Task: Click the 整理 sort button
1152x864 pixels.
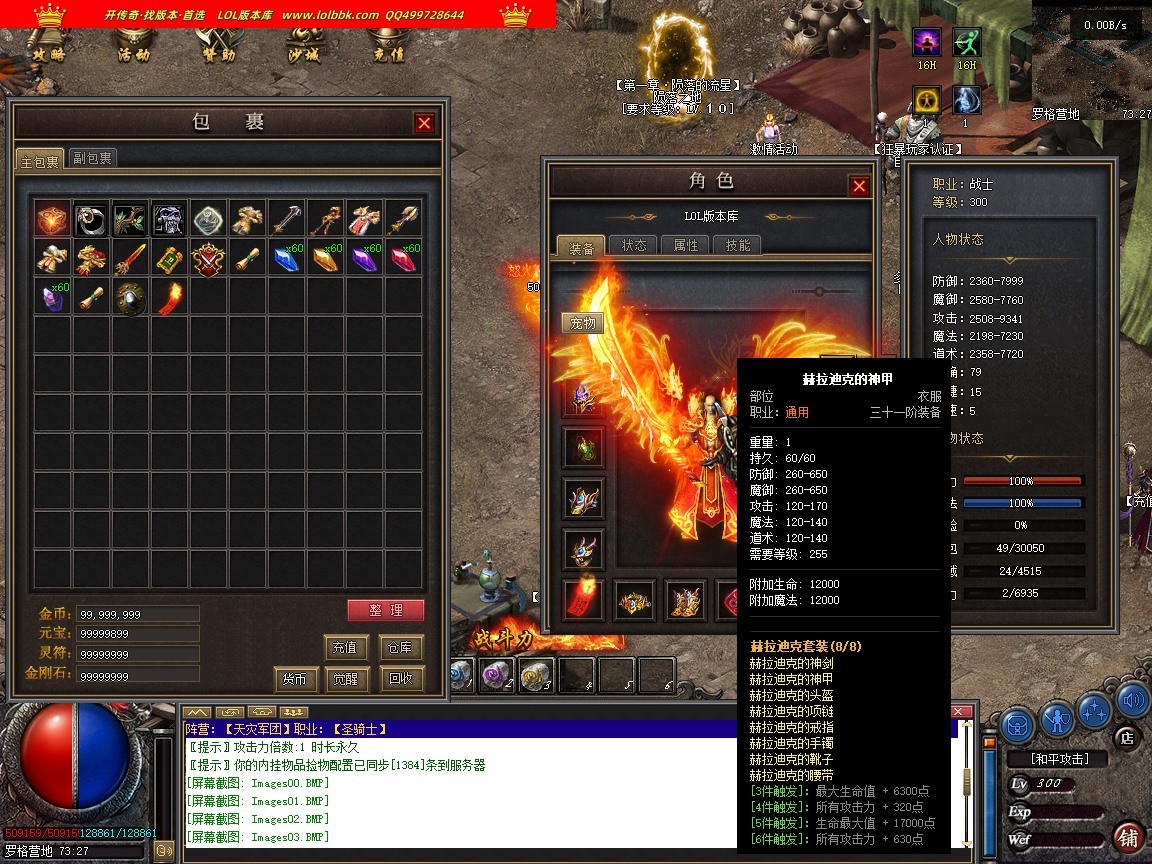Action: pos(385,611)
